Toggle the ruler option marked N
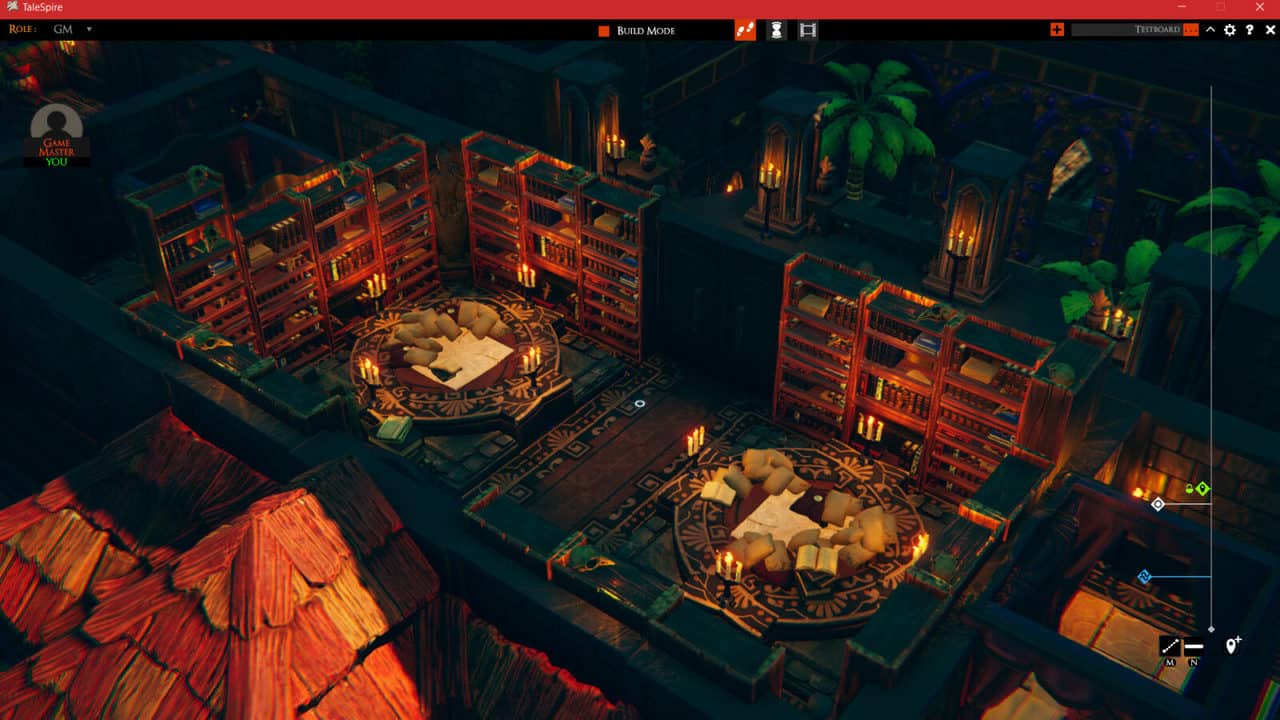The image size is (1280, 720). 1193,644
